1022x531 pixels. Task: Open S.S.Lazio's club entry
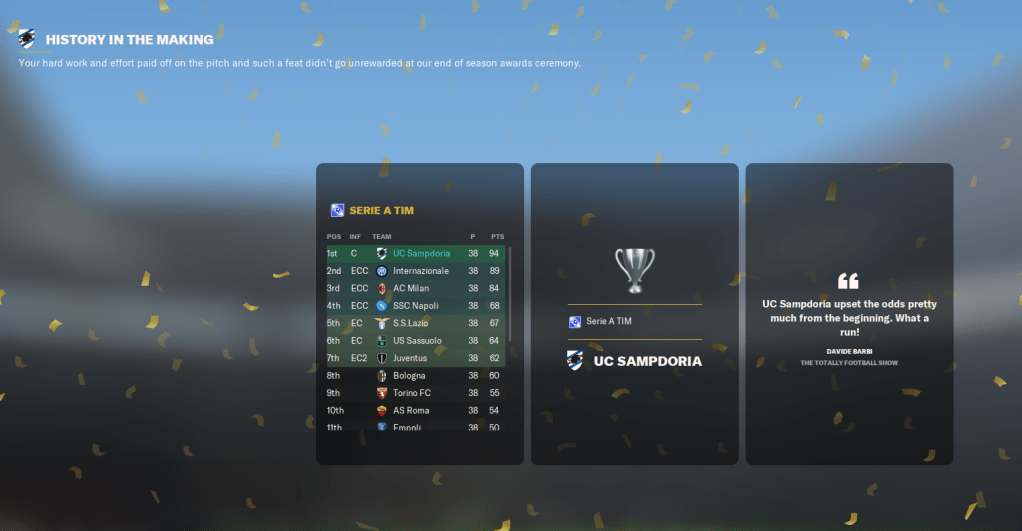[411, 323]
